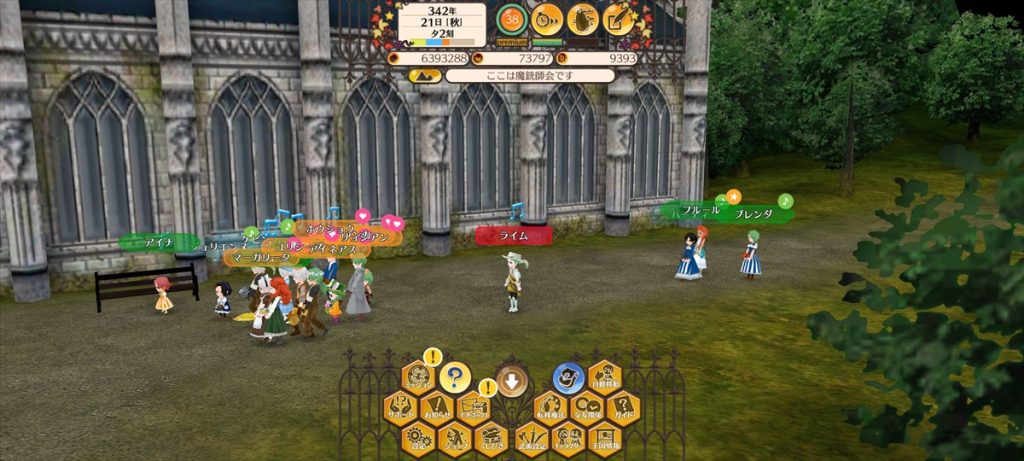Open the 設定 settings gear hexagon
1024x461 pixels.
tap(418, 437)
